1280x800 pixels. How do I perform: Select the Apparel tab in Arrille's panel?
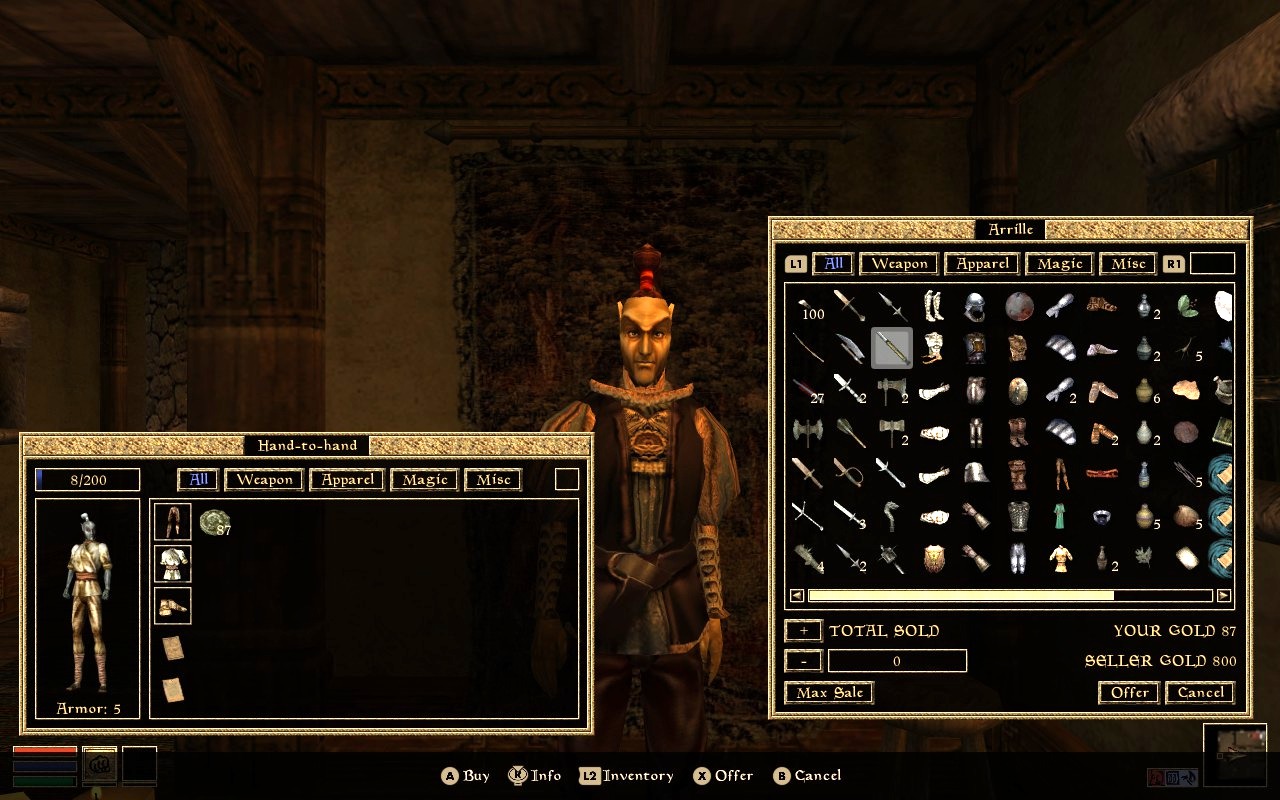pos(981,263)
